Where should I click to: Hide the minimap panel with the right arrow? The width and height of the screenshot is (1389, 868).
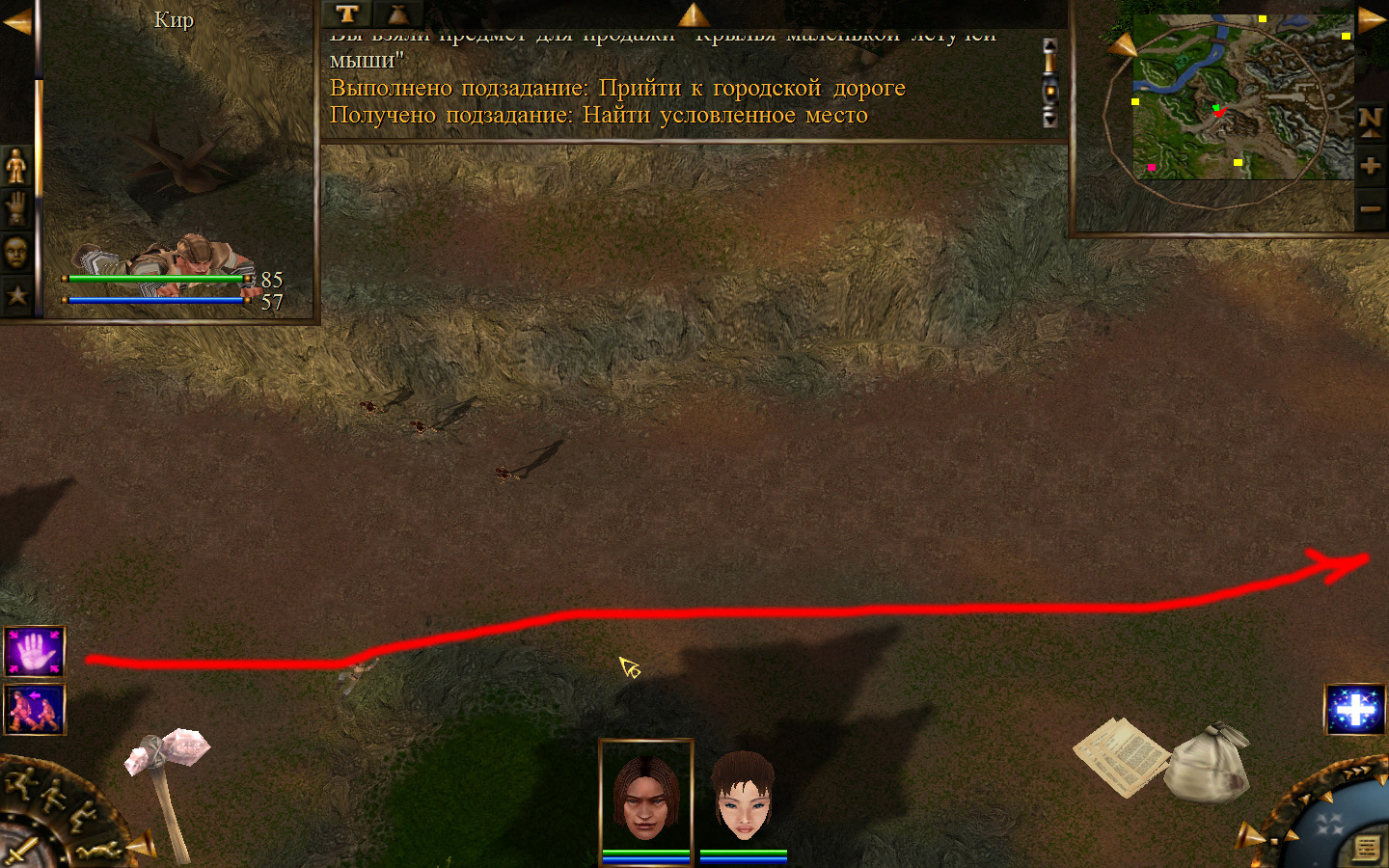point(1372,19)
